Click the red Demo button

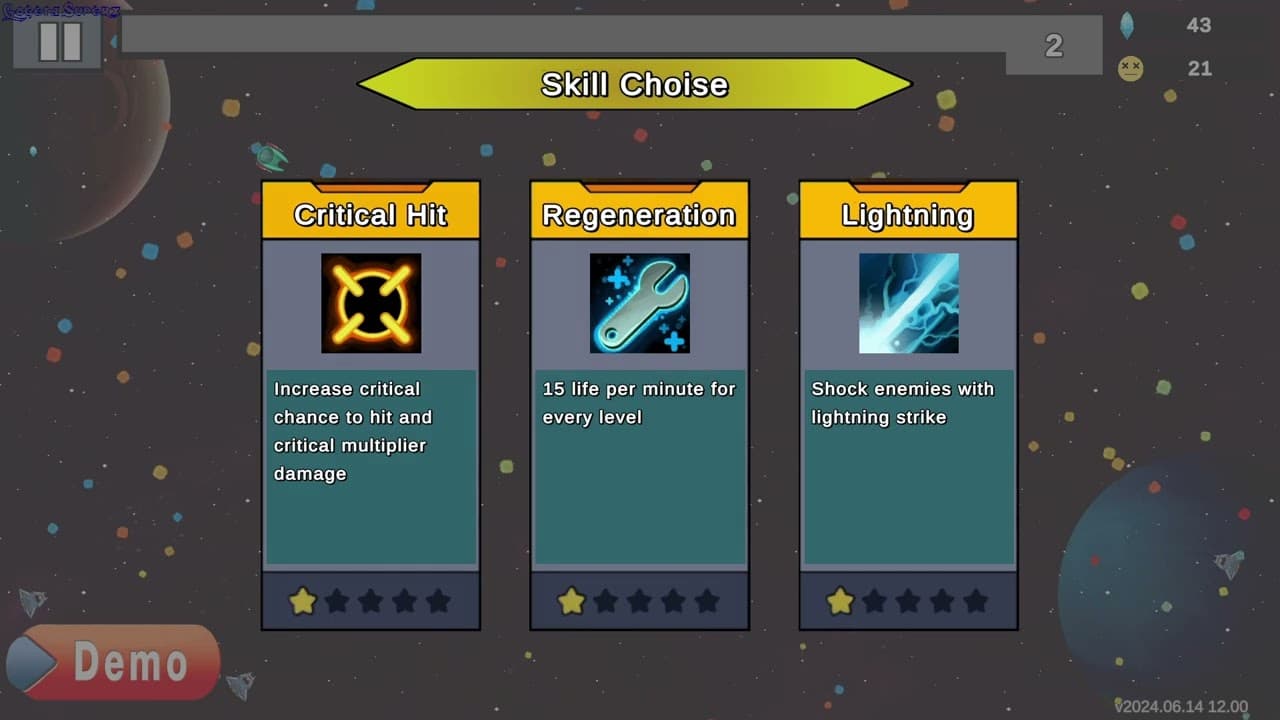113,662
